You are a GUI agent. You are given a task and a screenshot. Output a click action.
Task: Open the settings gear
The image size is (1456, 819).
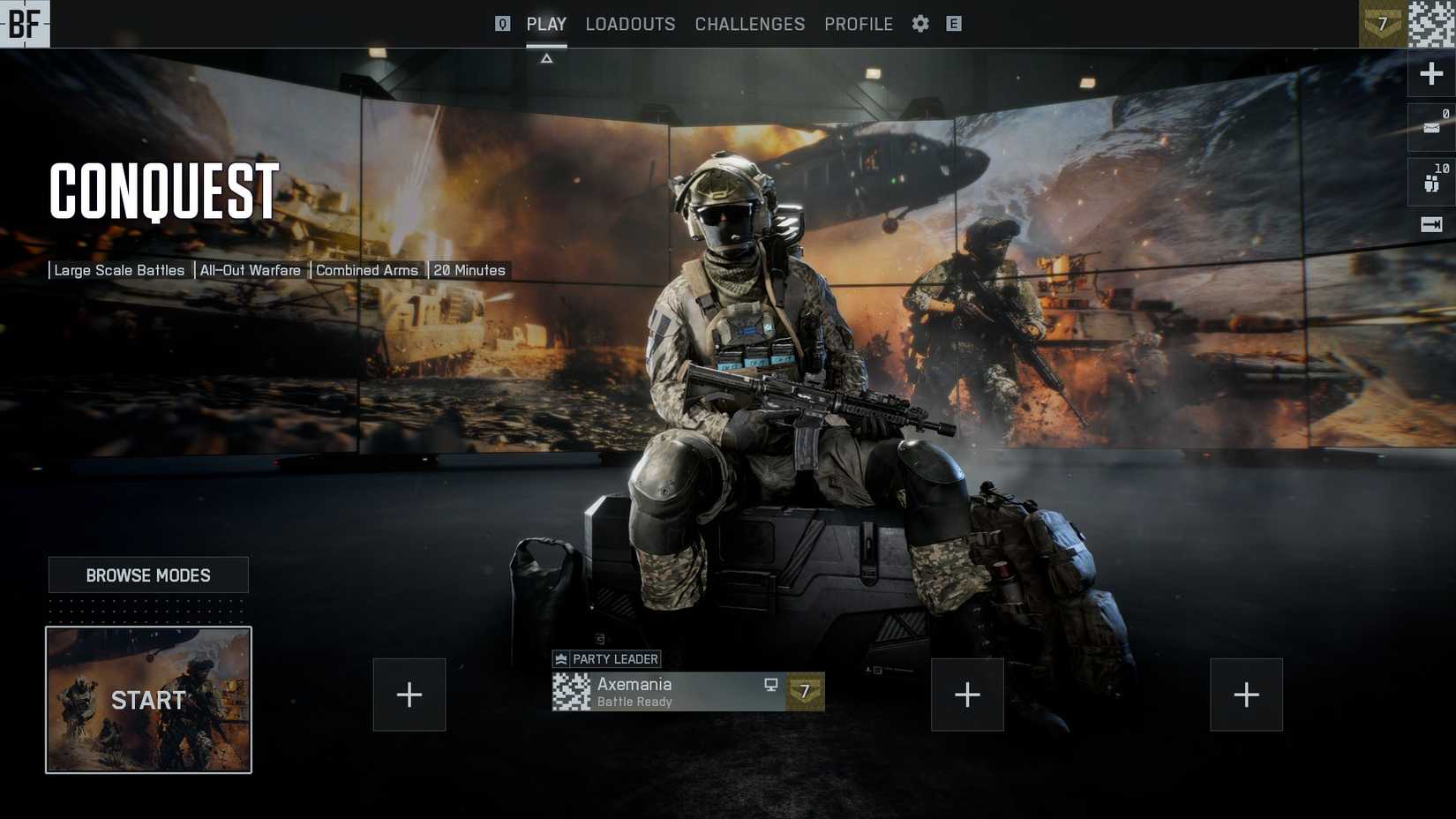[919, 24]
